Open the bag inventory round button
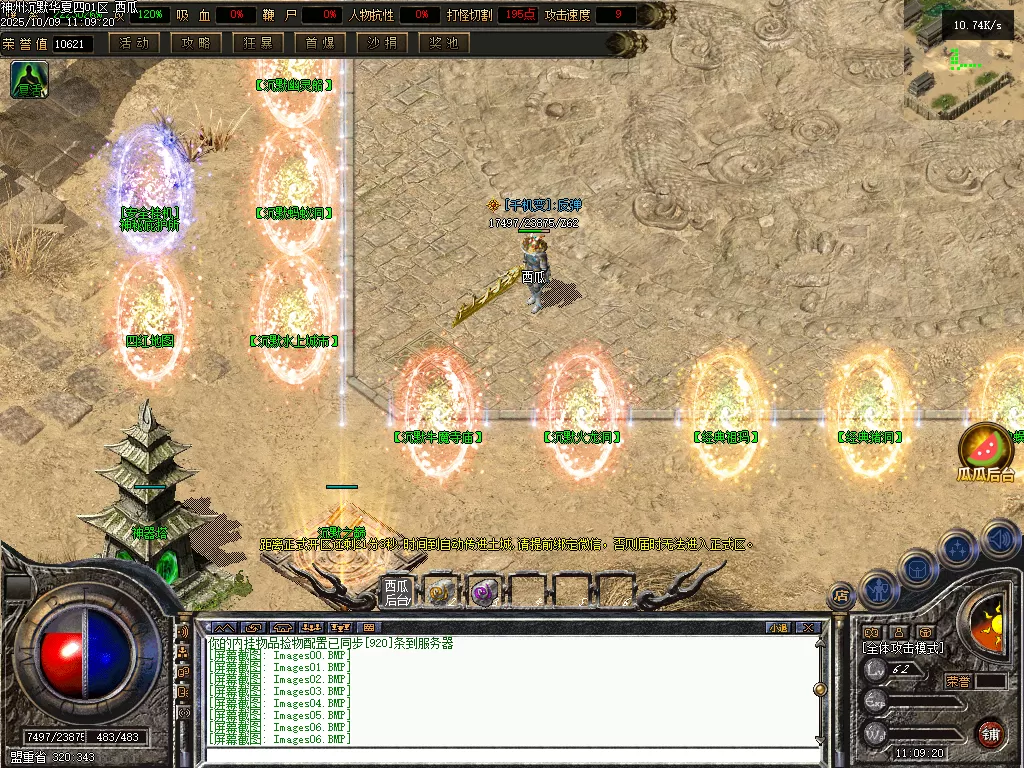 pyautogui.click(x=916, y=567)
